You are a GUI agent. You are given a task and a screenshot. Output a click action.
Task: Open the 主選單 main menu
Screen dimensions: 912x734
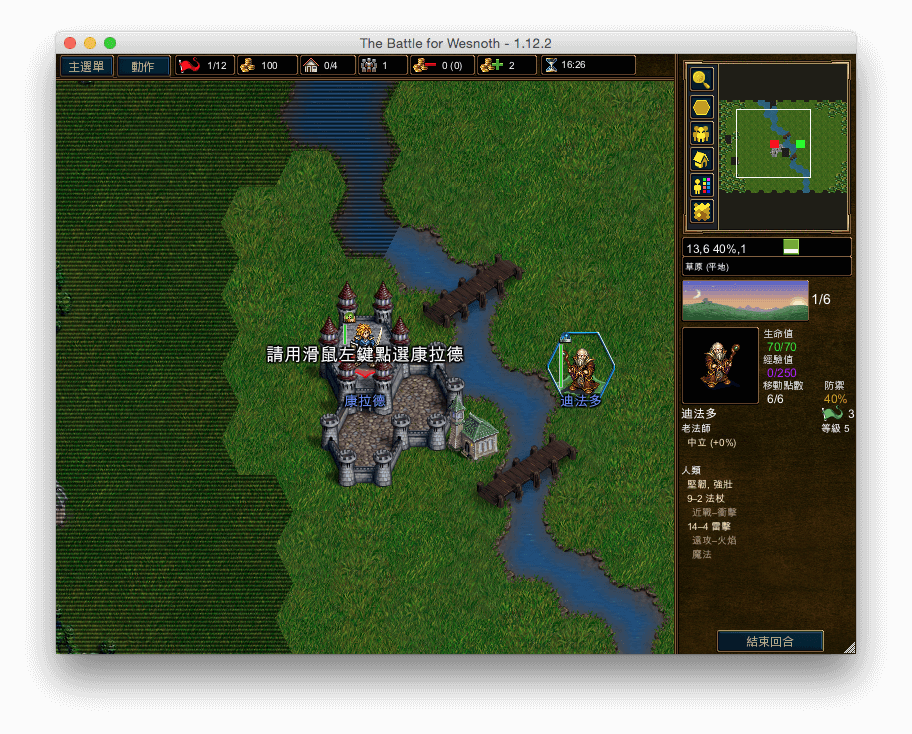85,66
